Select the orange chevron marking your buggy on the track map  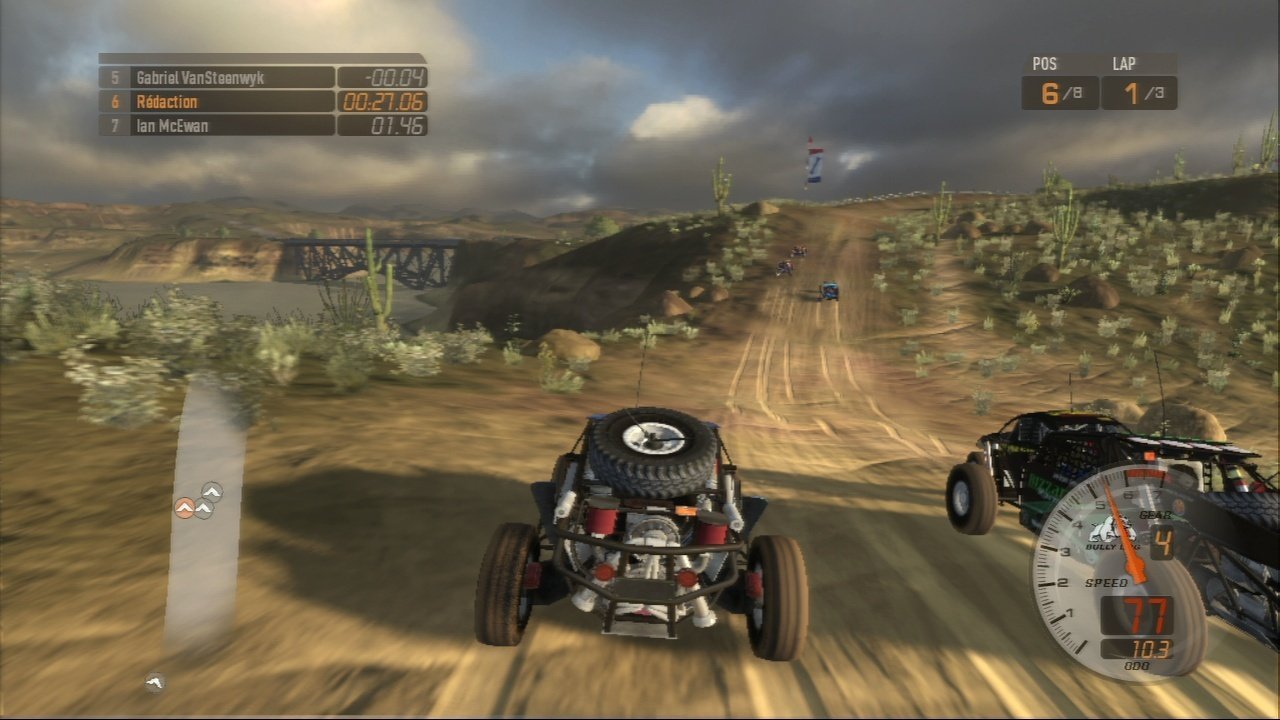click(x=185, y=507)
